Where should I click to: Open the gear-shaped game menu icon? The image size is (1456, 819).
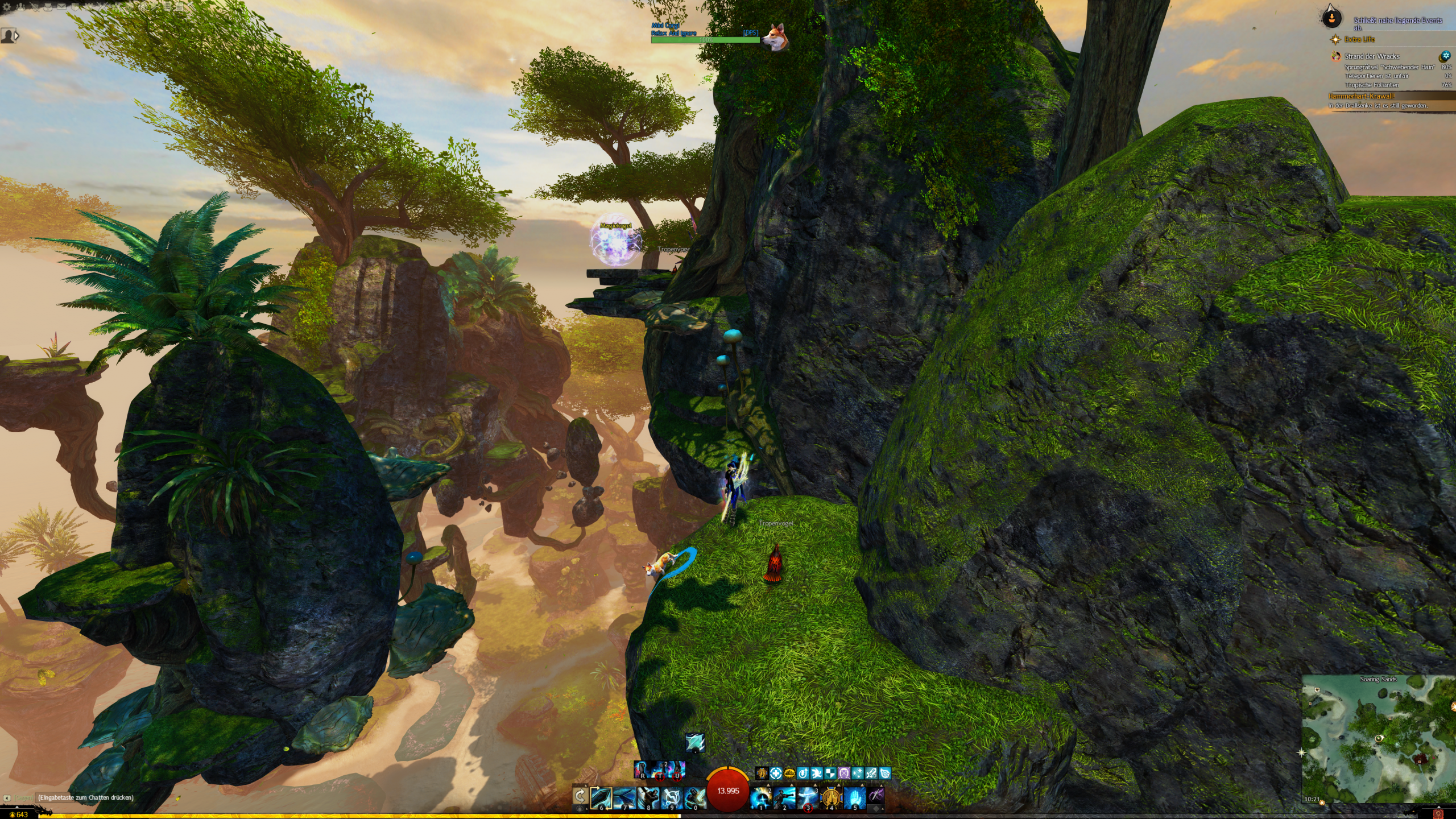coord(7,7)
